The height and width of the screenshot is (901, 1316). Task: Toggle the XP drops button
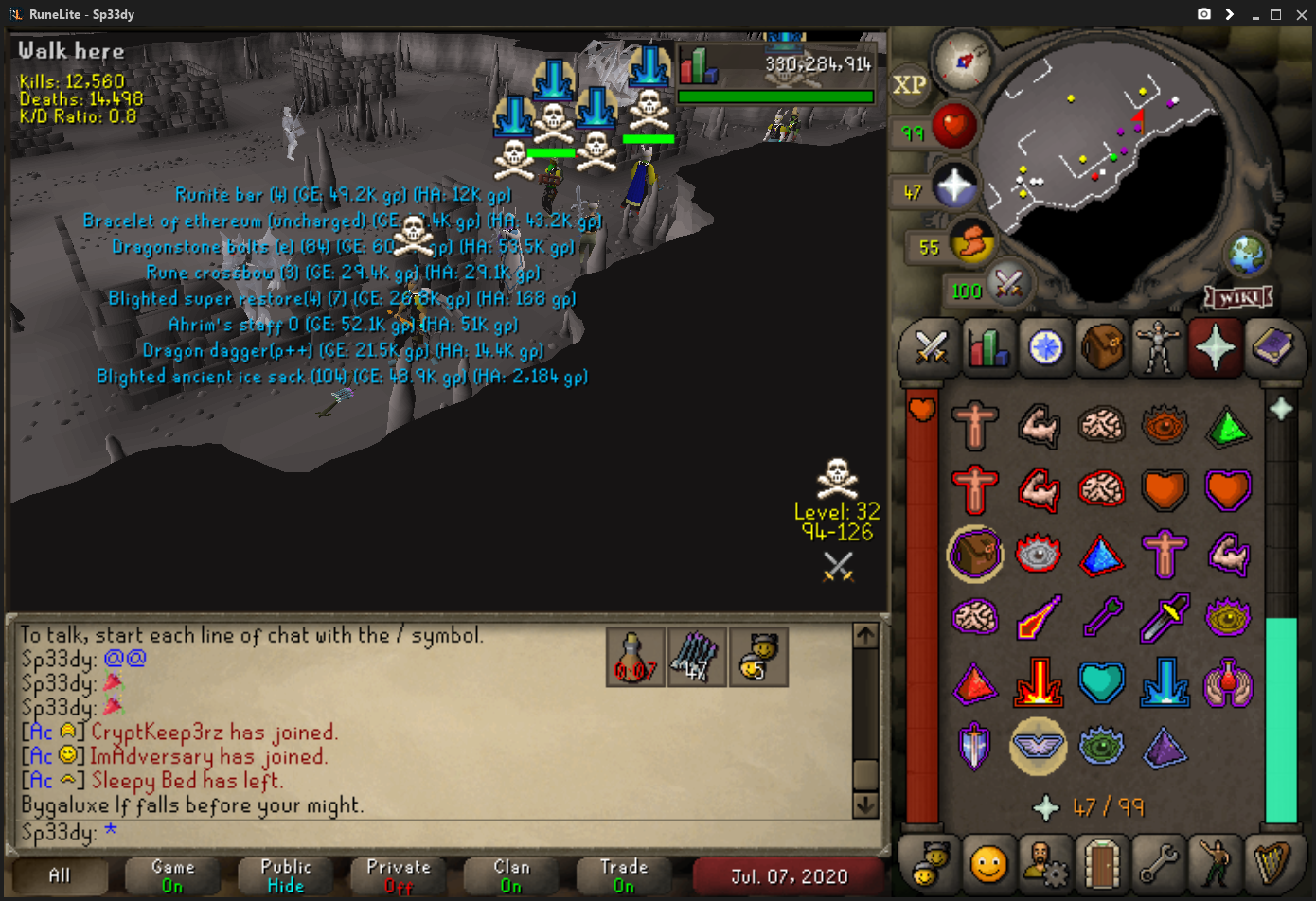point(909,85)
